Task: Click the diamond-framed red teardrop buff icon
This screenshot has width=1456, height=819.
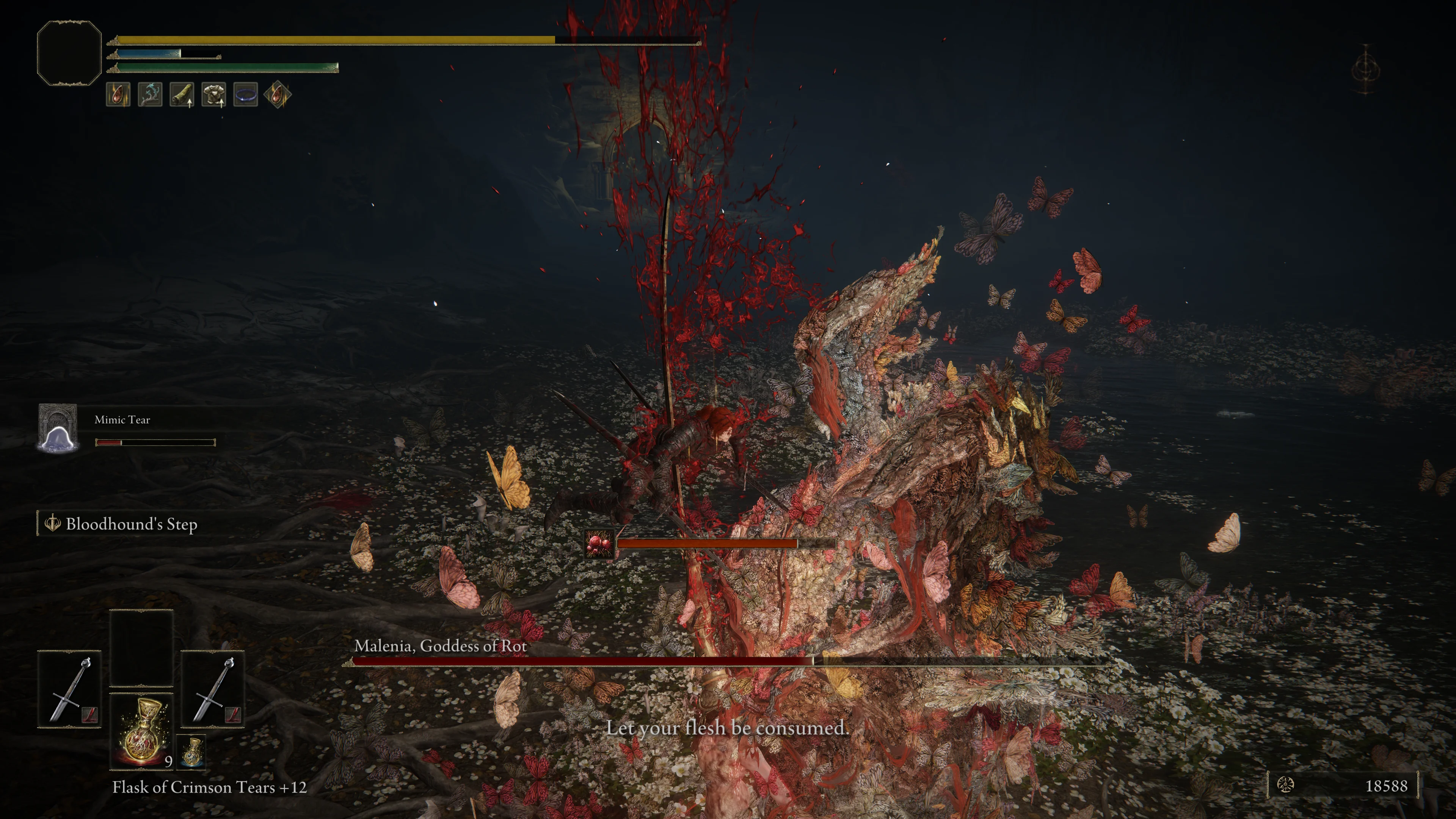Action: 278,94
